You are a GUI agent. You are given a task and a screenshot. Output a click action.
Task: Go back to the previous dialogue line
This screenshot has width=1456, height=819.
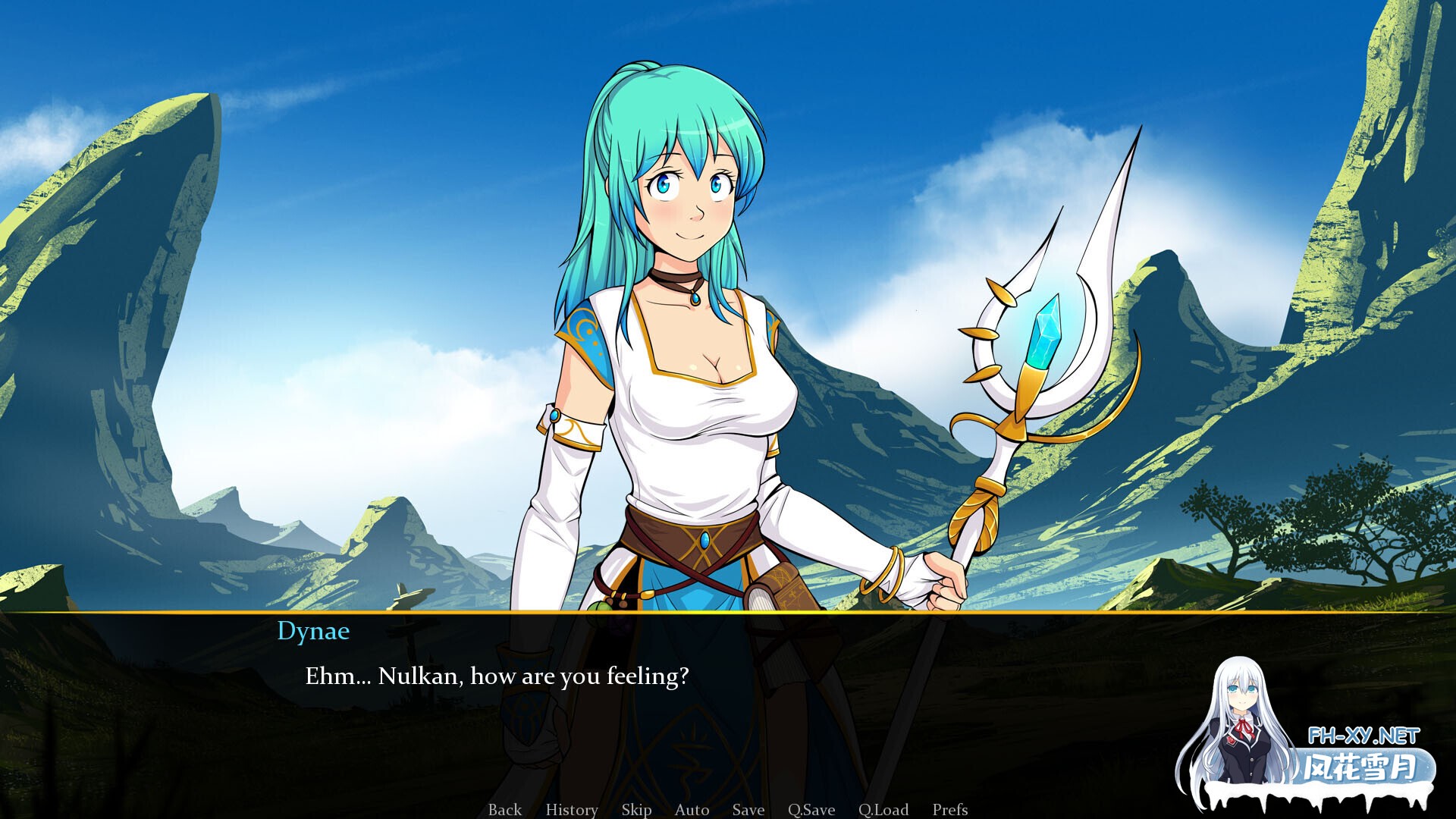[x=504, y=809]
